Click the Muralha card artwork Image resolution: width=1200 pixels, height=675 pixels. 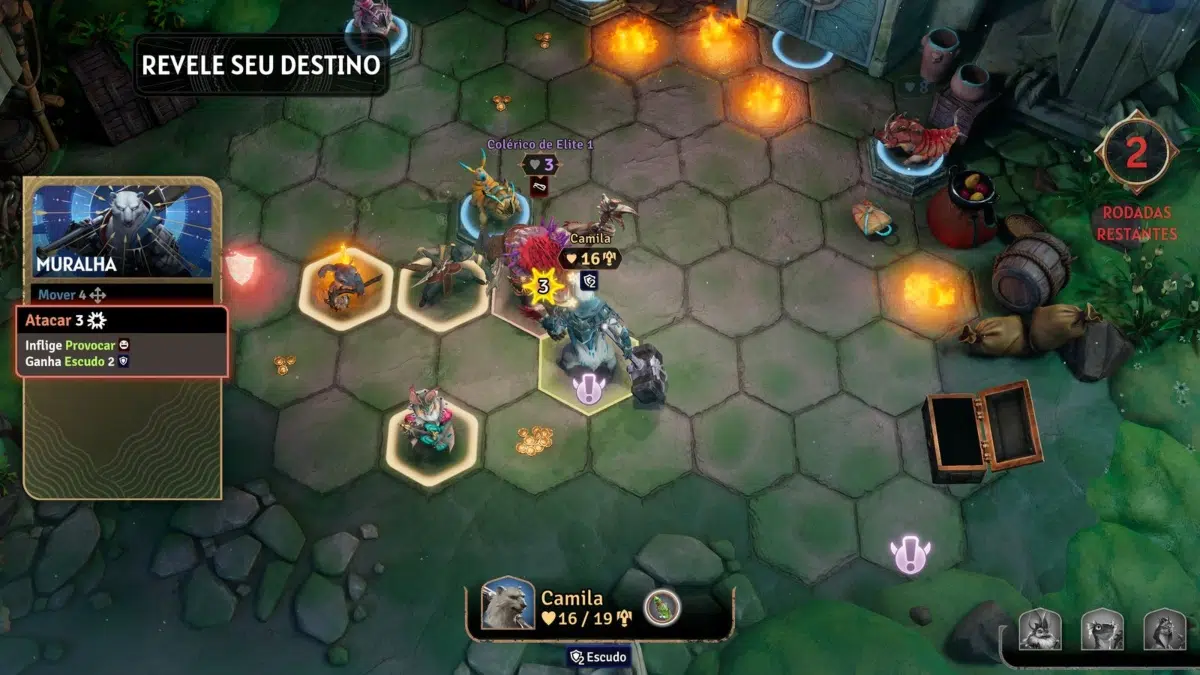point(122,231)
